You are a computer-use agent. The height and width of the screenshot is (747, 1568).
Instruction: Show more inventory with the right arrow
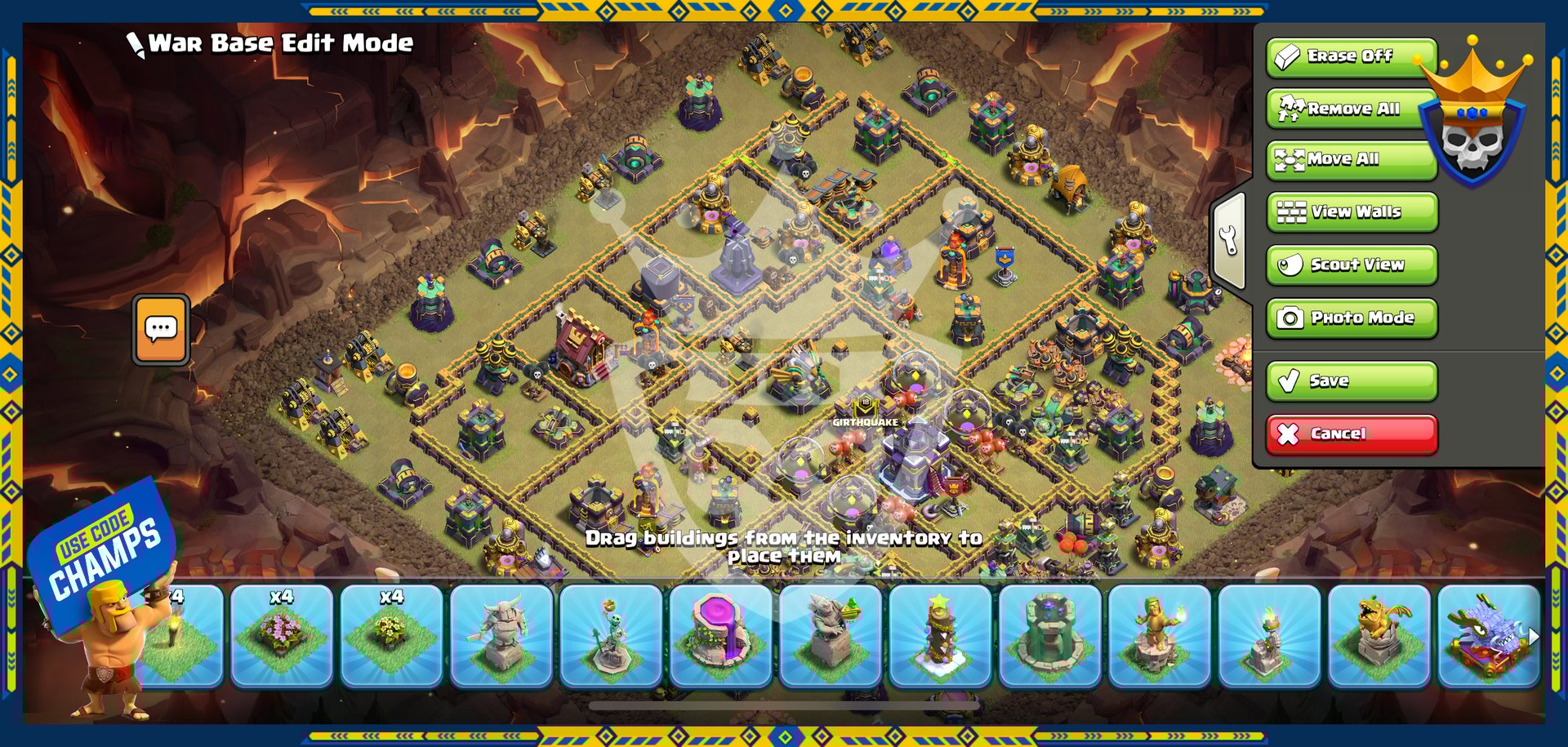coord(1533,636)
